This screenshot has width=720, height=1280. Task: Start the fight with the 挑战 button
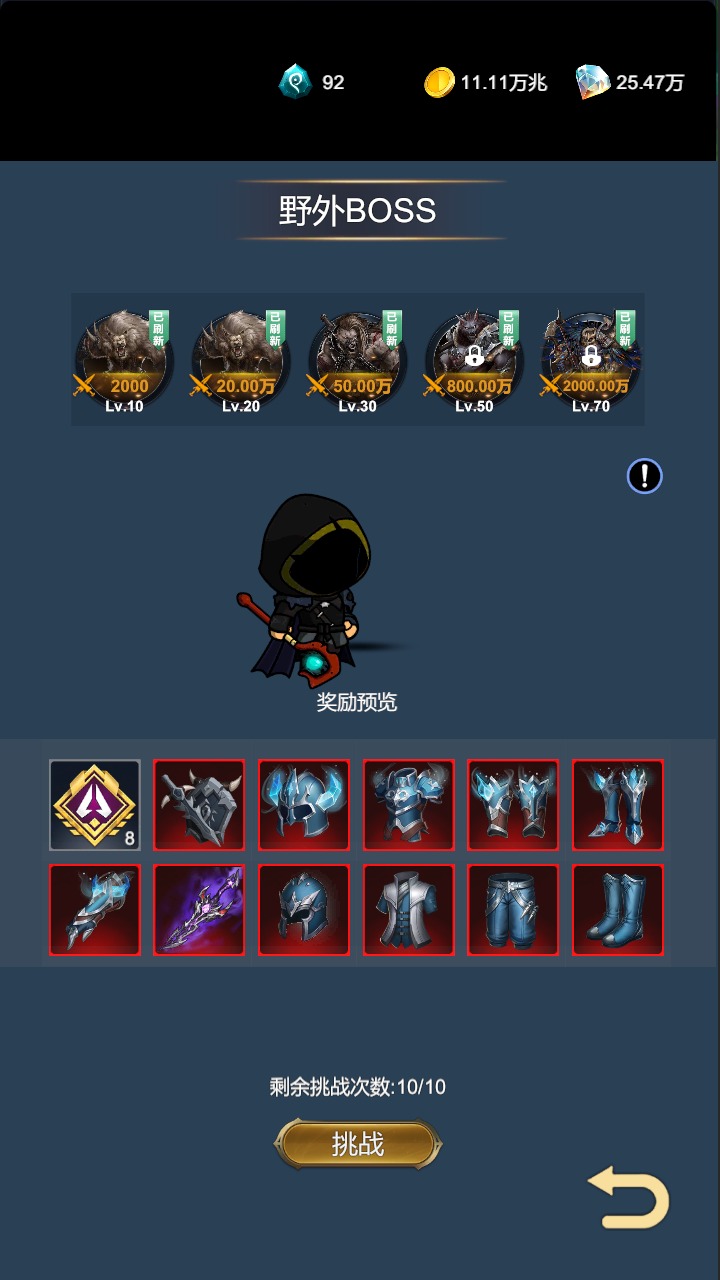[x=358, y=1144]
